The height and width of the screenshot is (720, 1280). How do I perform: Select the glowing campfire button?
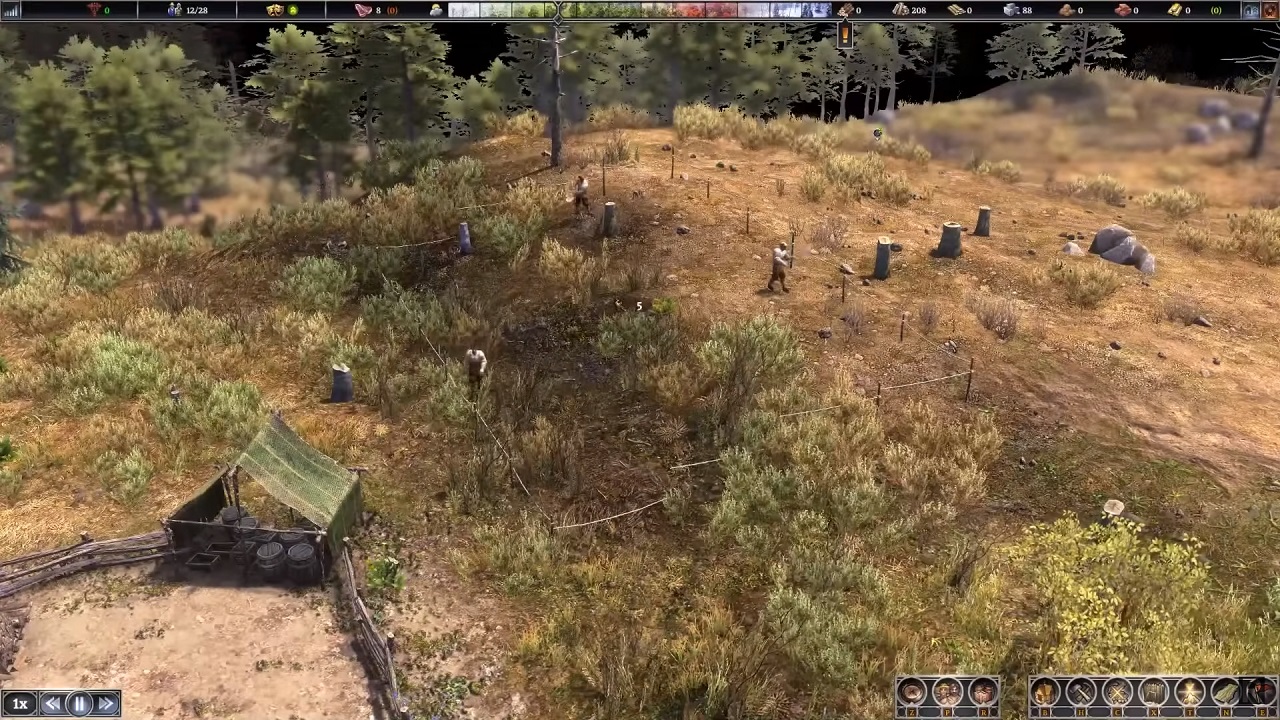coord(1189,692)
